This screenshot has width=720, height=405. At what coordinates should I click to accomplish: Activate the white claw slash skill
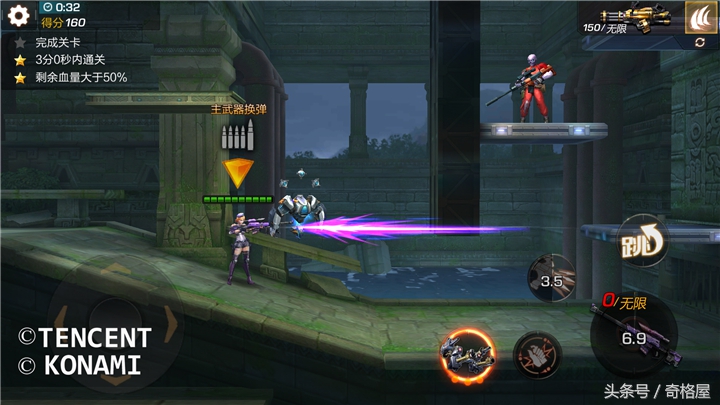click(699, 17)
